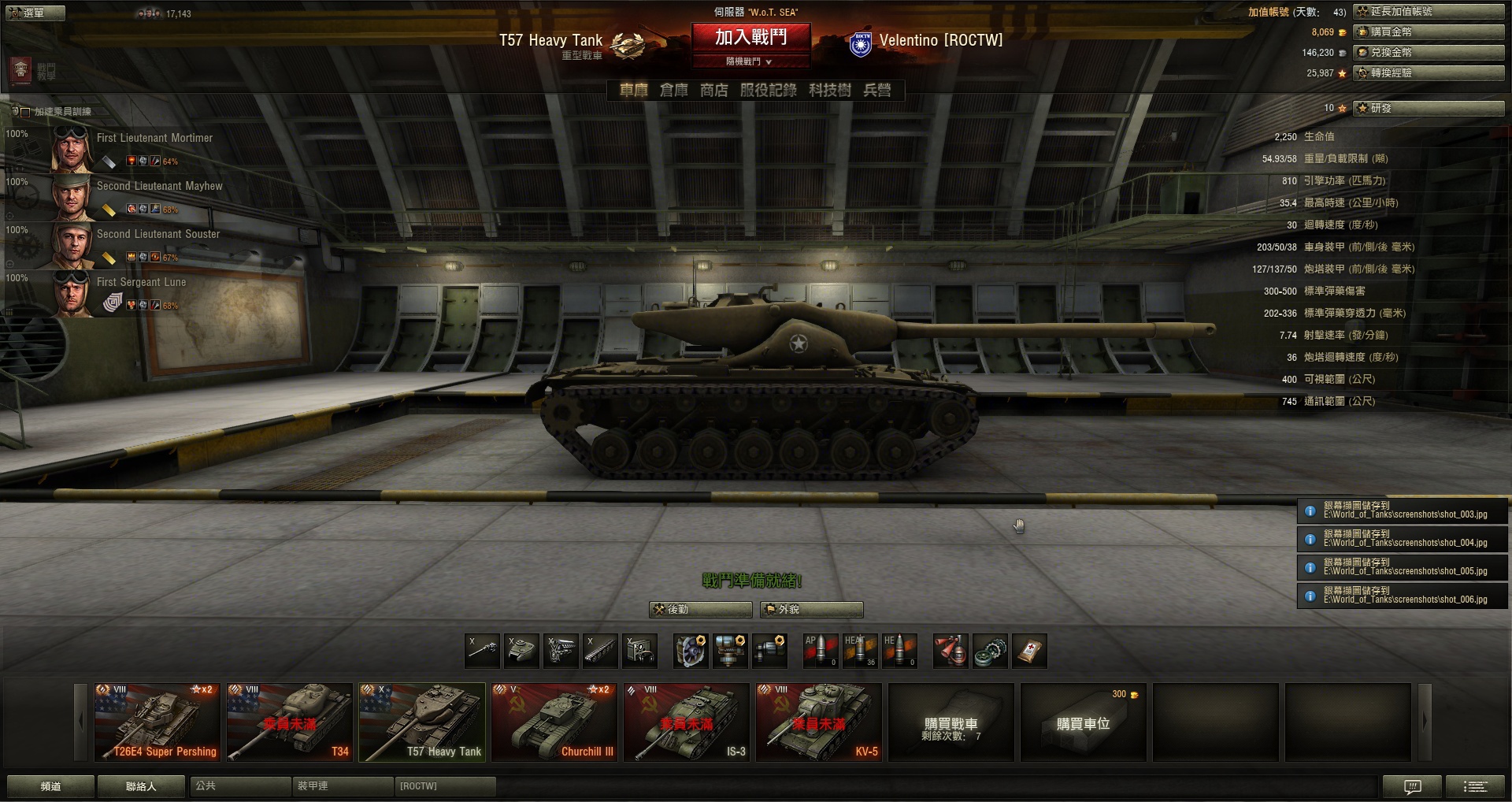Select the T26E4 Super Pershing tank
The height and width of the screenshot is (802, 1512).
[x=157, y=722]
